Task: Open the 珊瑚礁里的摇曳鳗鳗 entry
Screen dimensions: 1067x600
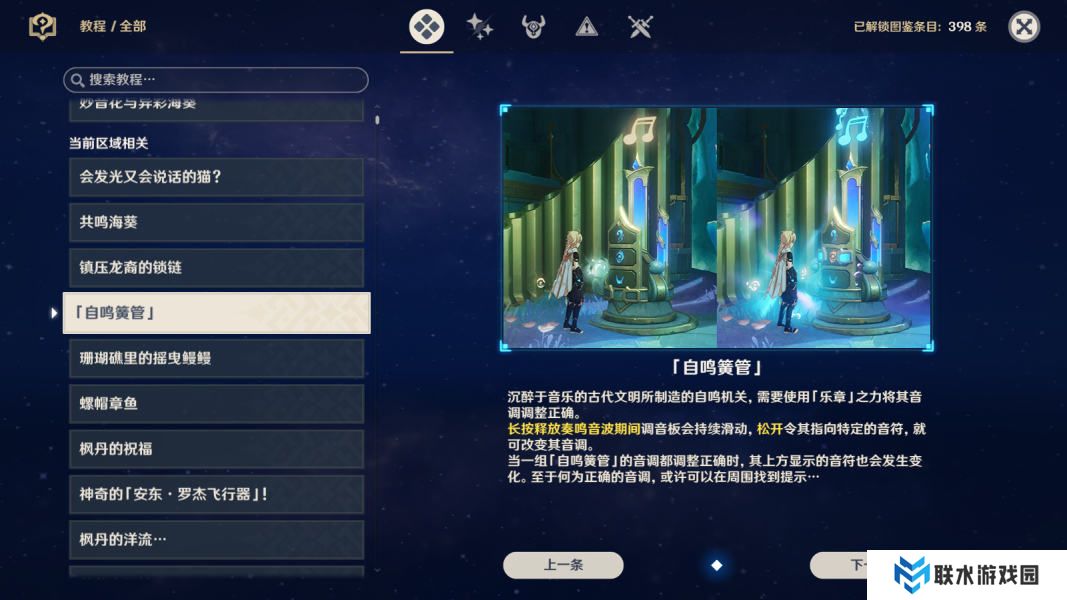Action: coord(216,358)
